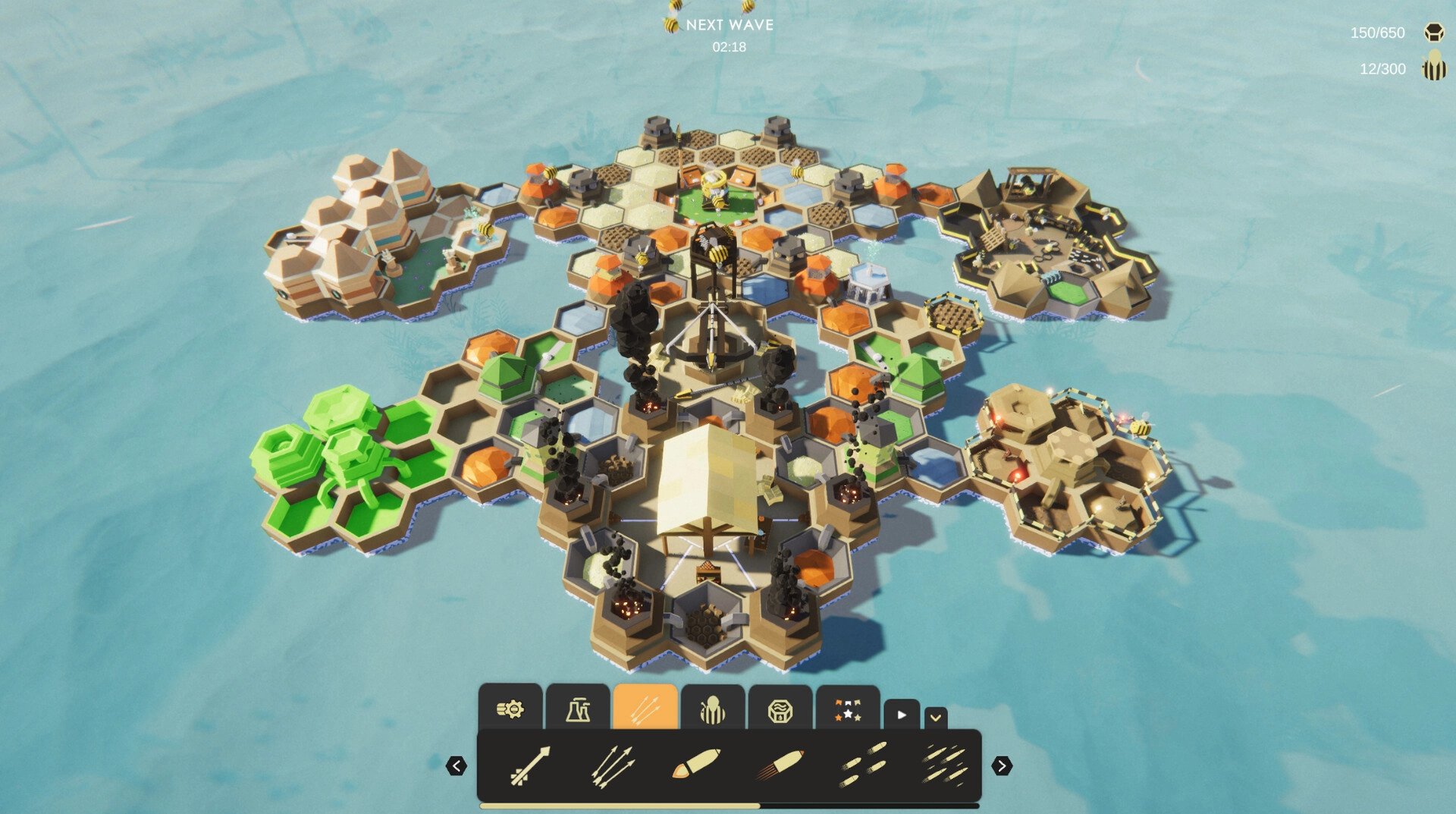Switch to the factory buildings tab
This screenshot has height=814, width=1456.
coord(578,709)
